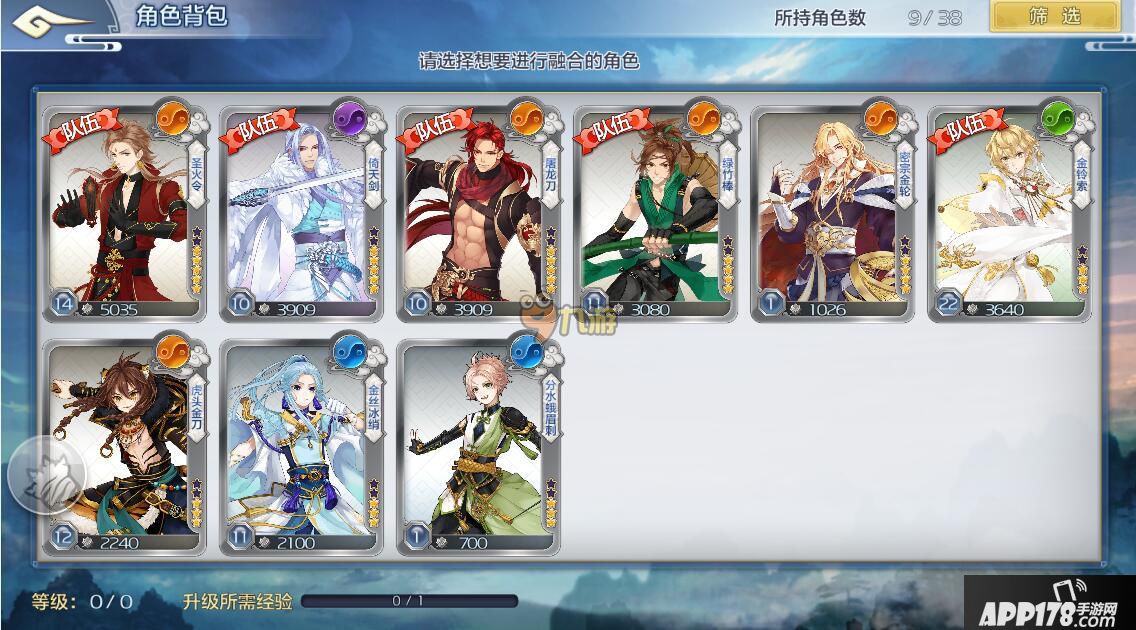
Task: Select the 绿竹棒 character card
Action: tap(656, 213)
